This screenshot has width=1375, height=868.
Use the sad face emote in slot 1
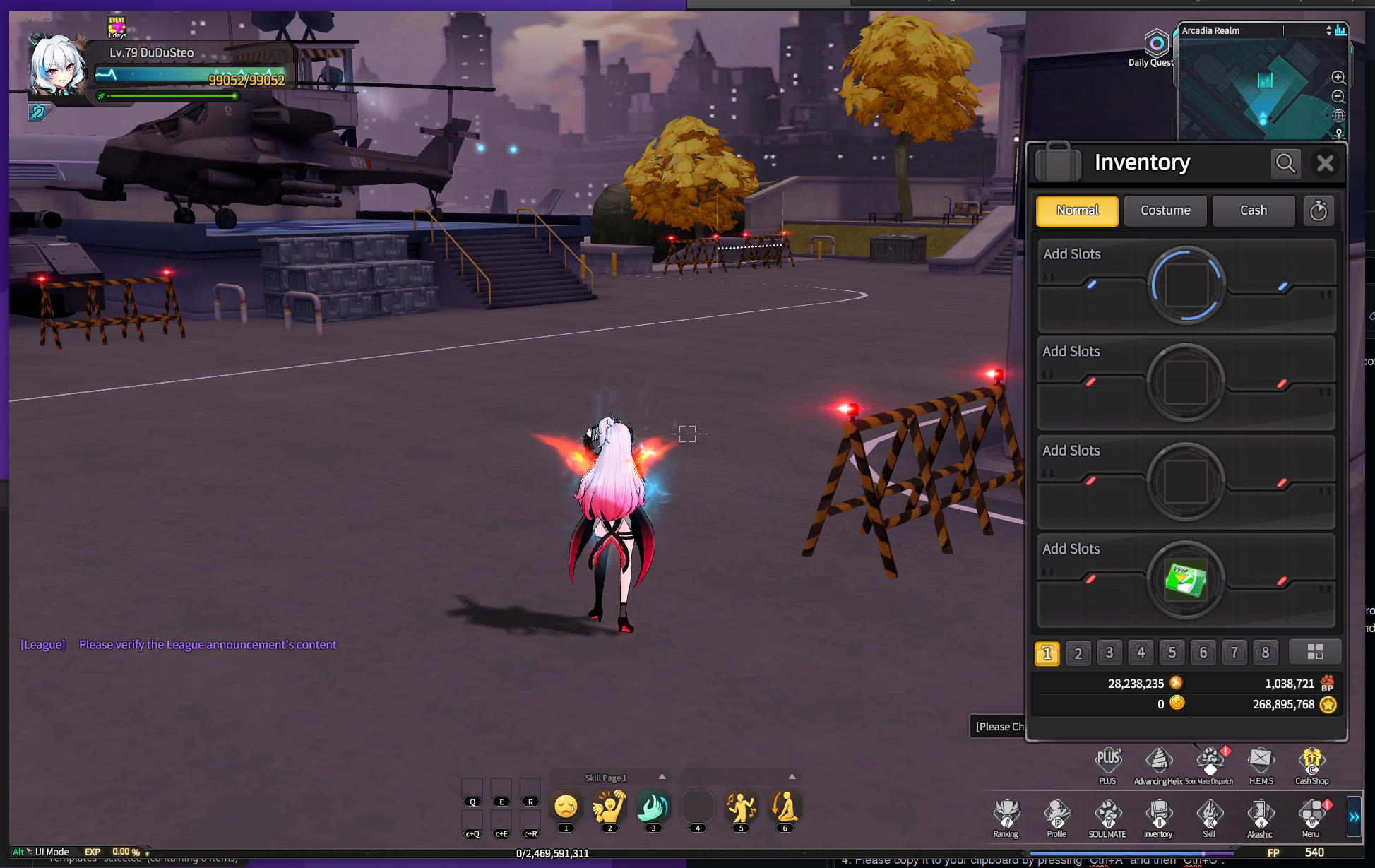pos(566,807)
